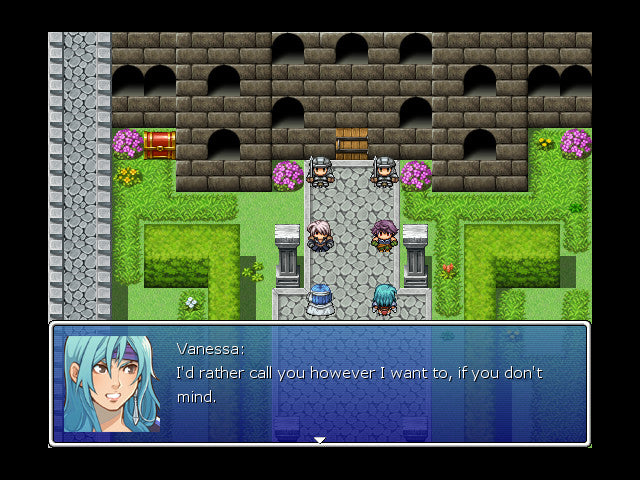Advance dialogue with the continue arrow

pos(319,439)
